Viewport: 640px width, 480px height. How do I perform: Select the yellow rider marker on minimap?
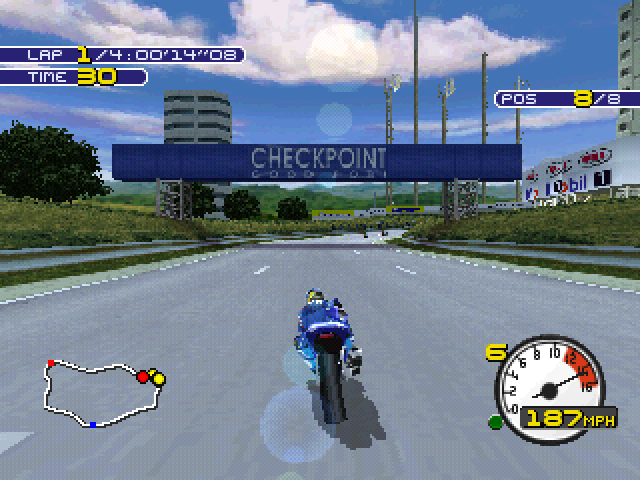[158, 379]
